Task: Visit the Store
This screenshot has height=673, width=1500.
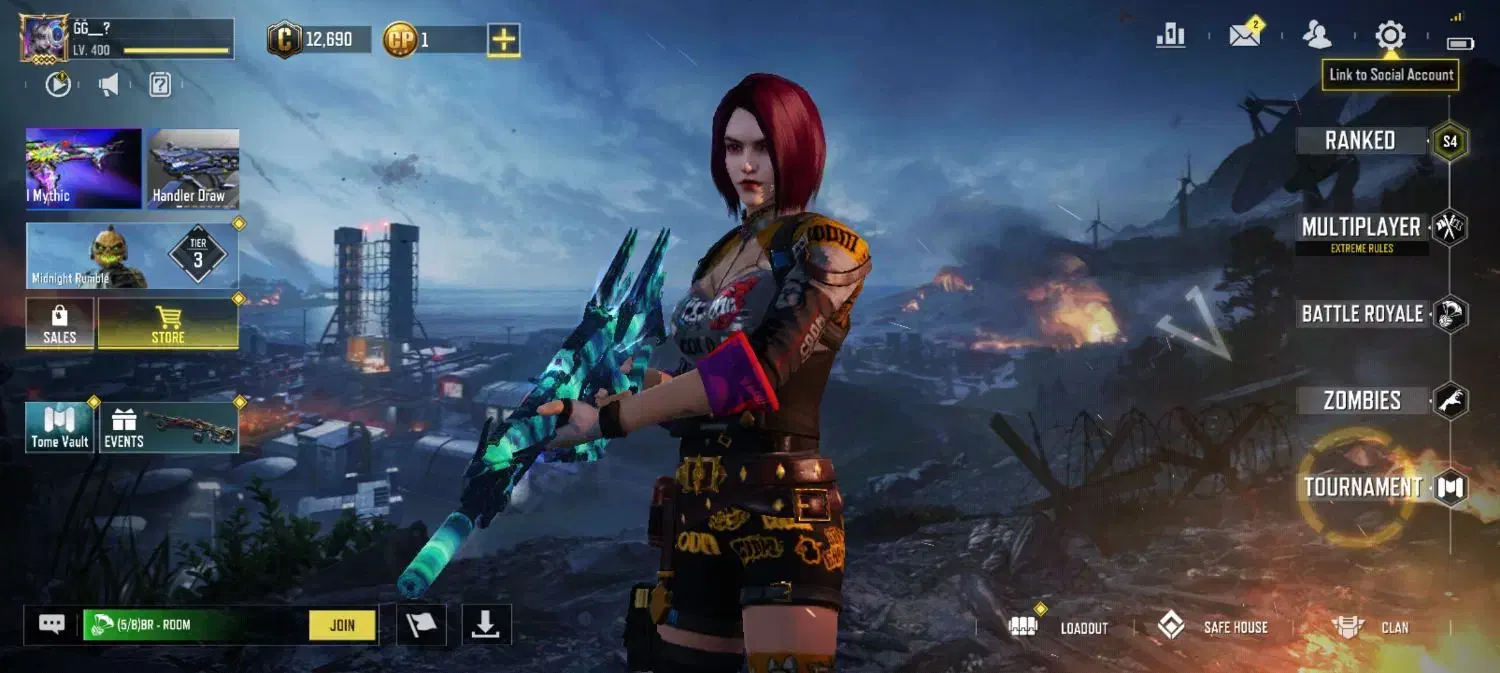Action: tap(168, 324)
